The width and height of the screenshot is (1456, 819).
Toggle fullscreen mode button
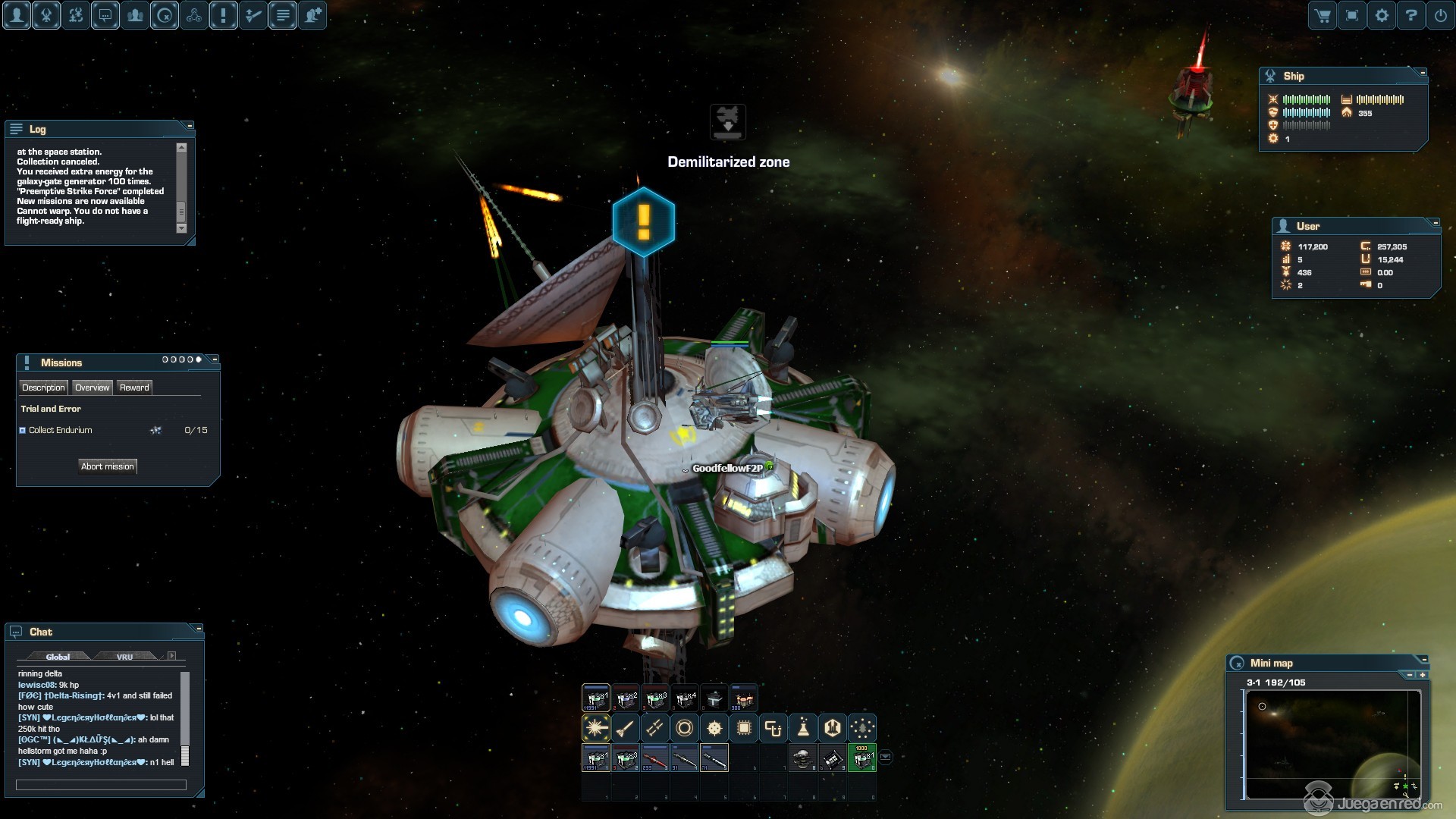click(x=1352, y=15)
